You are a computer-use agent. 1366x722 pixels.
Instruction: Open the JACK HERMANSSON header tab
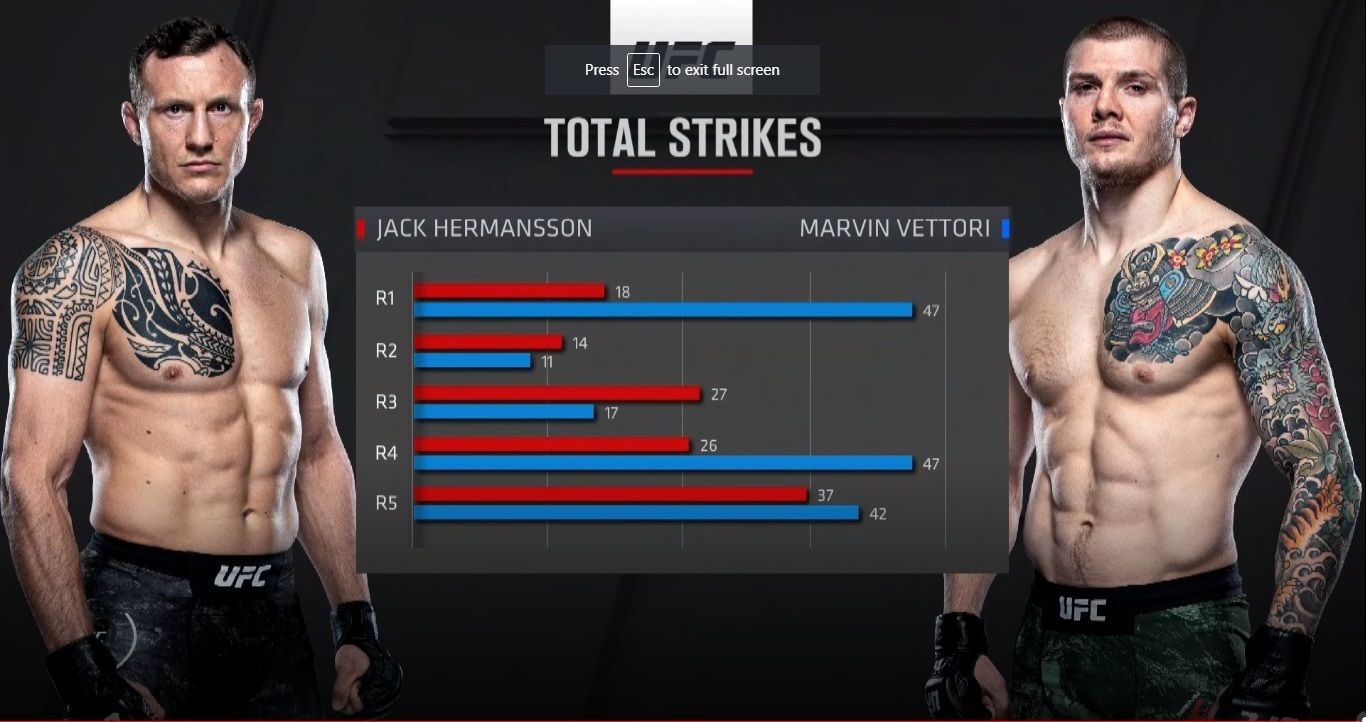(484, 228)
